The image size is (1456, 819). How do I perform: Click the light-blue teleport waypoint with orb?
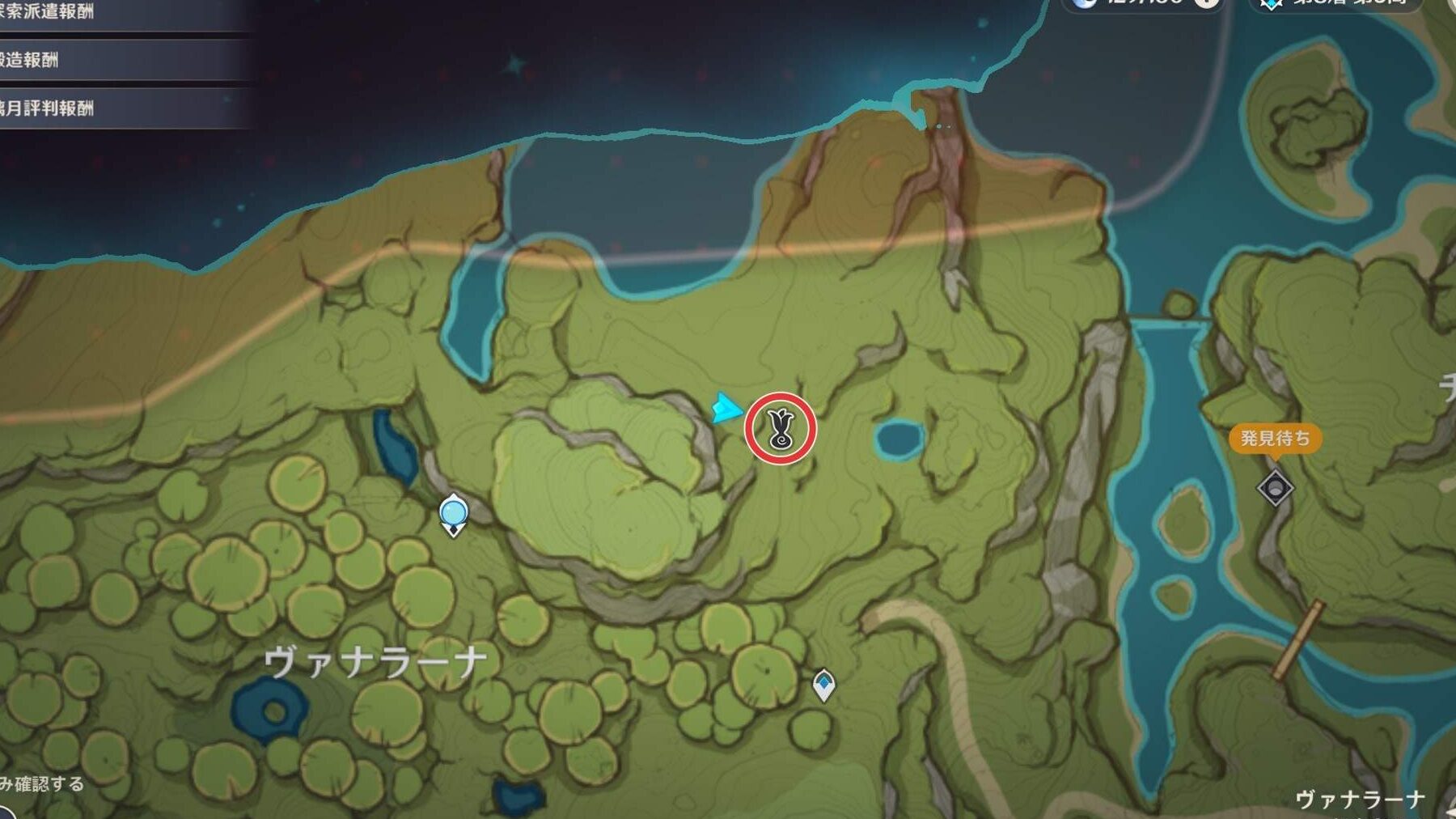click(x=454, y=515)
